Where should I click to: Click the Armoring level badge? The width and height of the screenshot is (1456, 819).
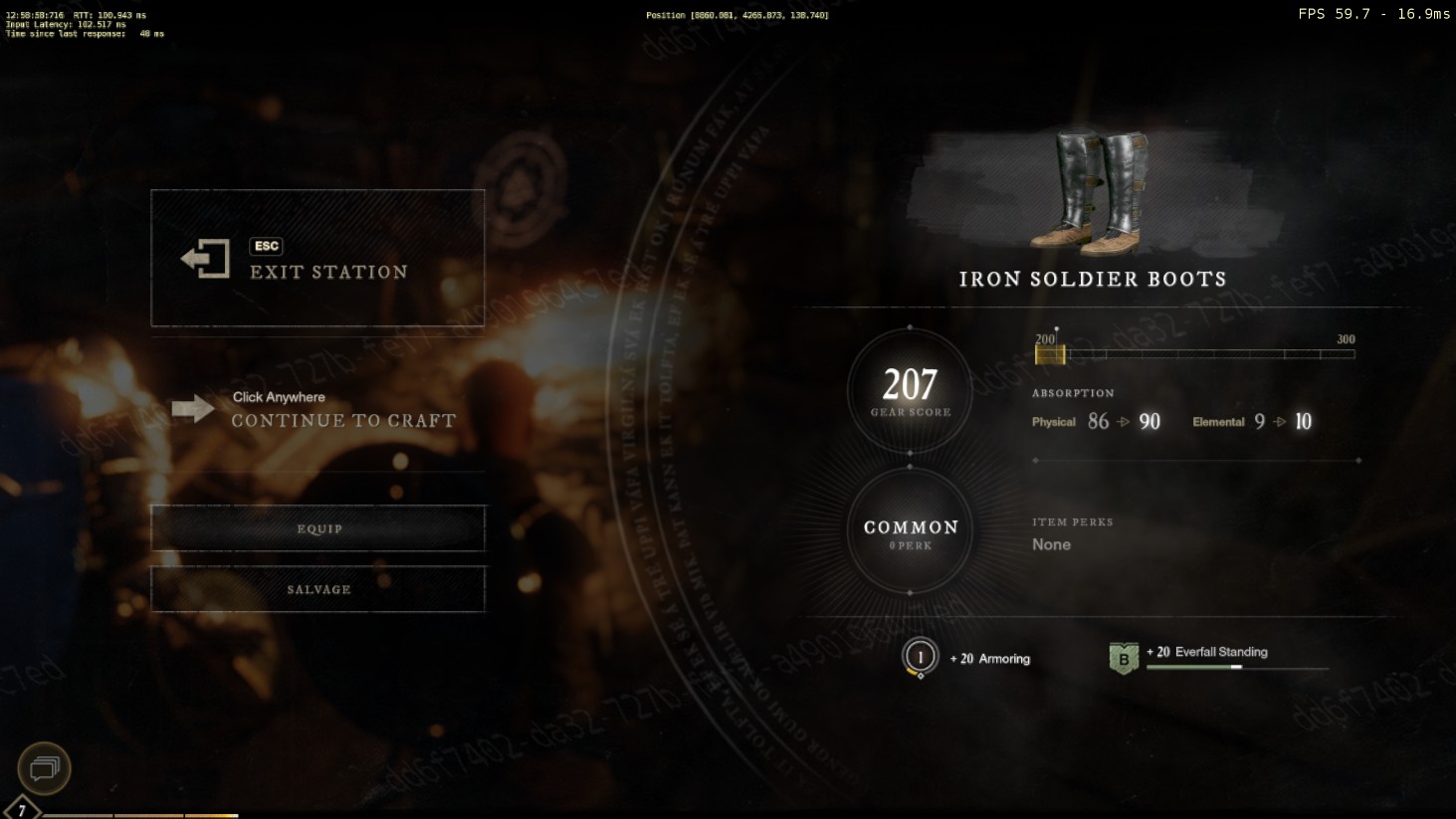(920, 657)
